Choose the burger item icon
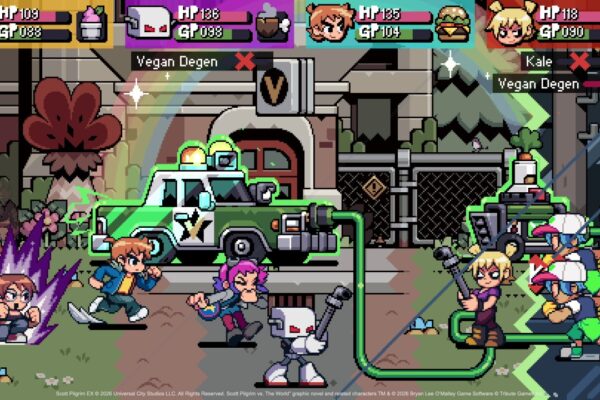600x400 pixels. pos(453,22)
